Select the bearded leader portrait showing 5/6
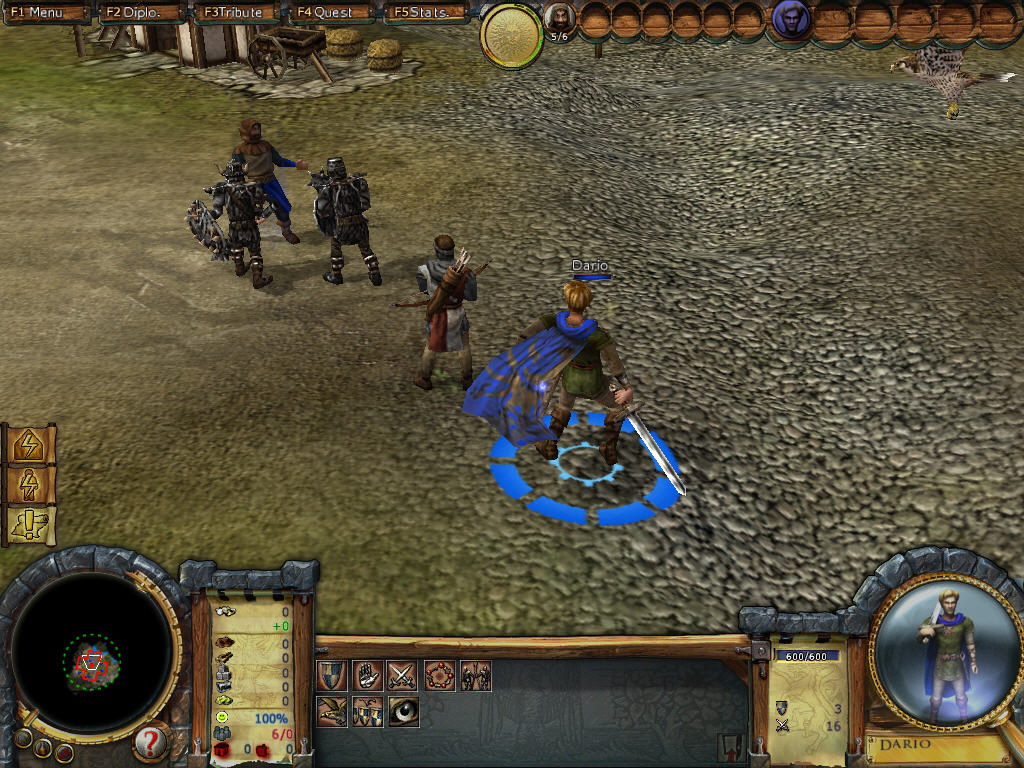The width and height of the screenshot is (1024, 768). click(x=560, y=19)
